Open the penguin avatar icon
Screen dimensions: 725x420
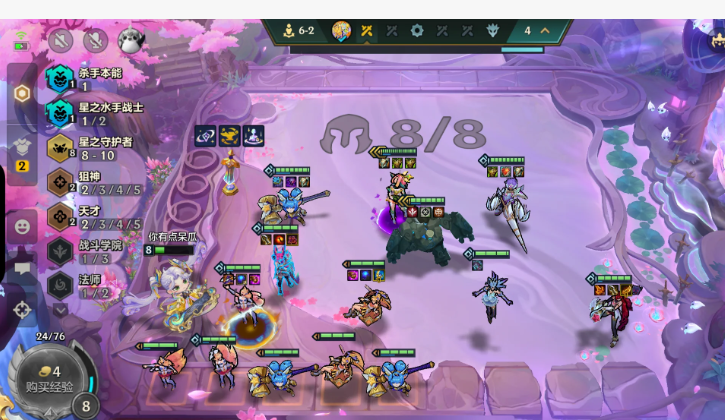tap(130, 40)
